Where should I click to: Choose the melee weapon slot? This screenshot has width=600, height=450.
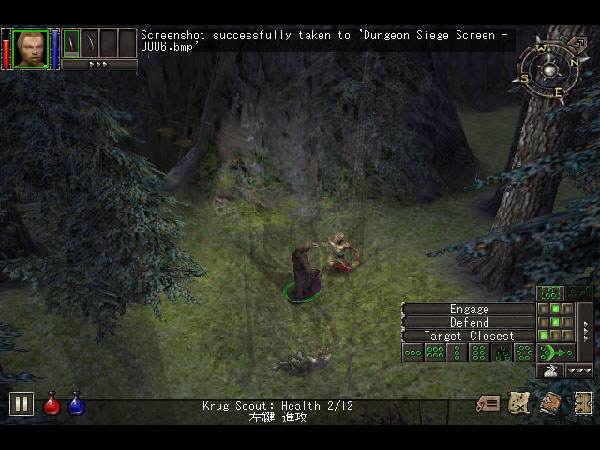click(x=72, y=43)
